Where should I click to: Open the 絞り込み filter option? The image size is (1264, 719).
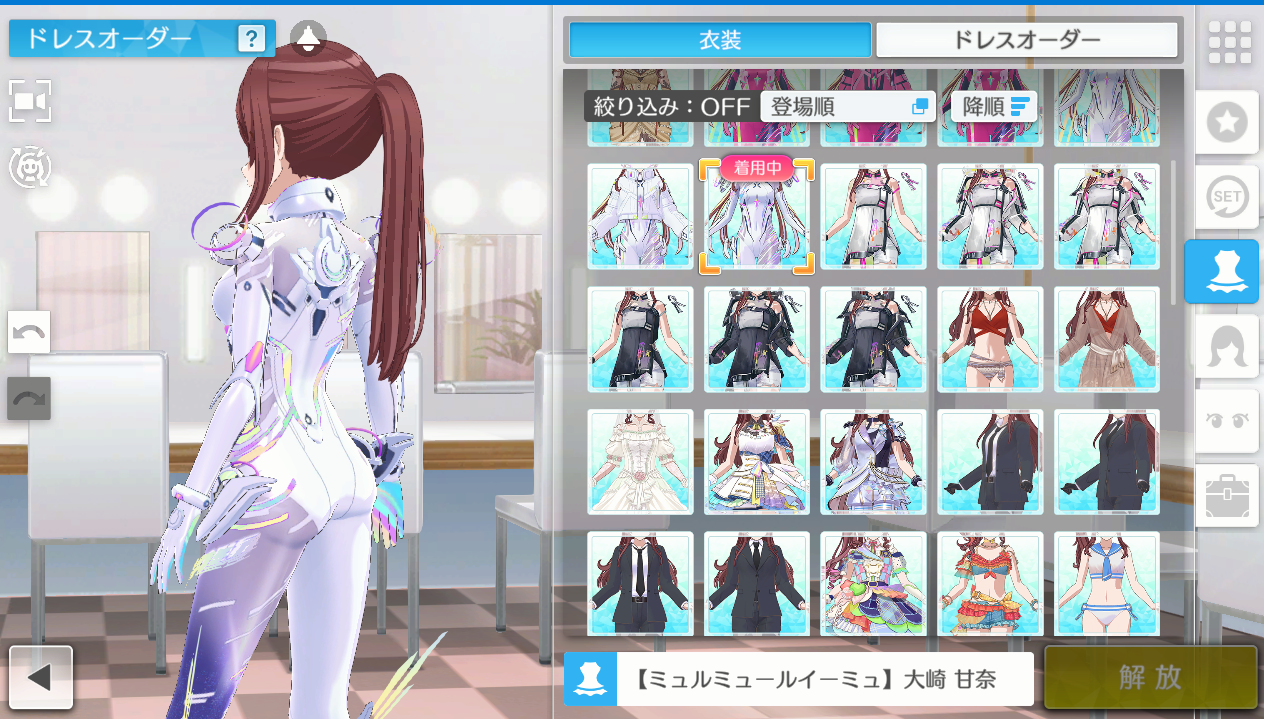(670, 107)
